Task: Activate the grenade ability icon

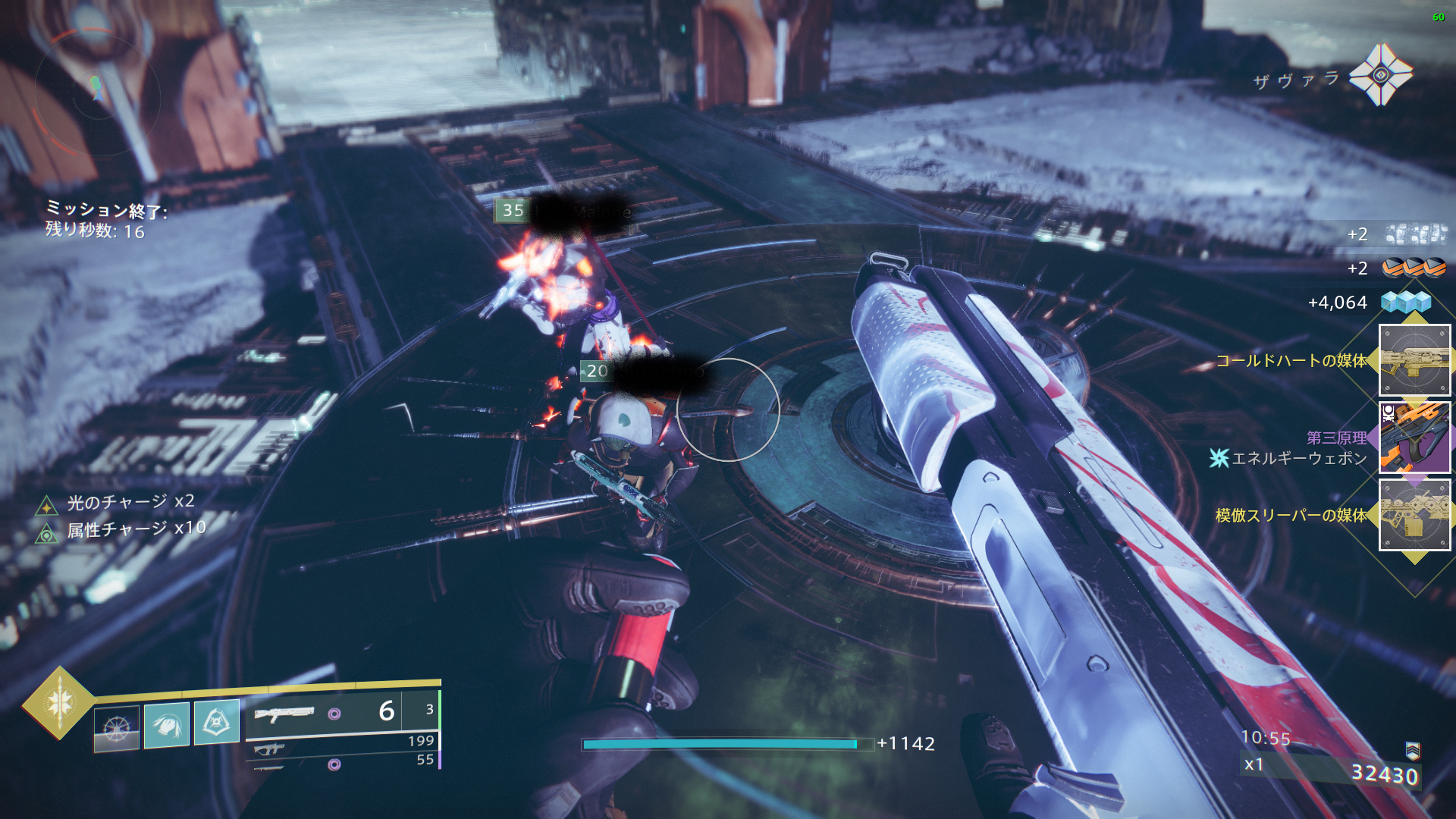Action: click(117, 728)
